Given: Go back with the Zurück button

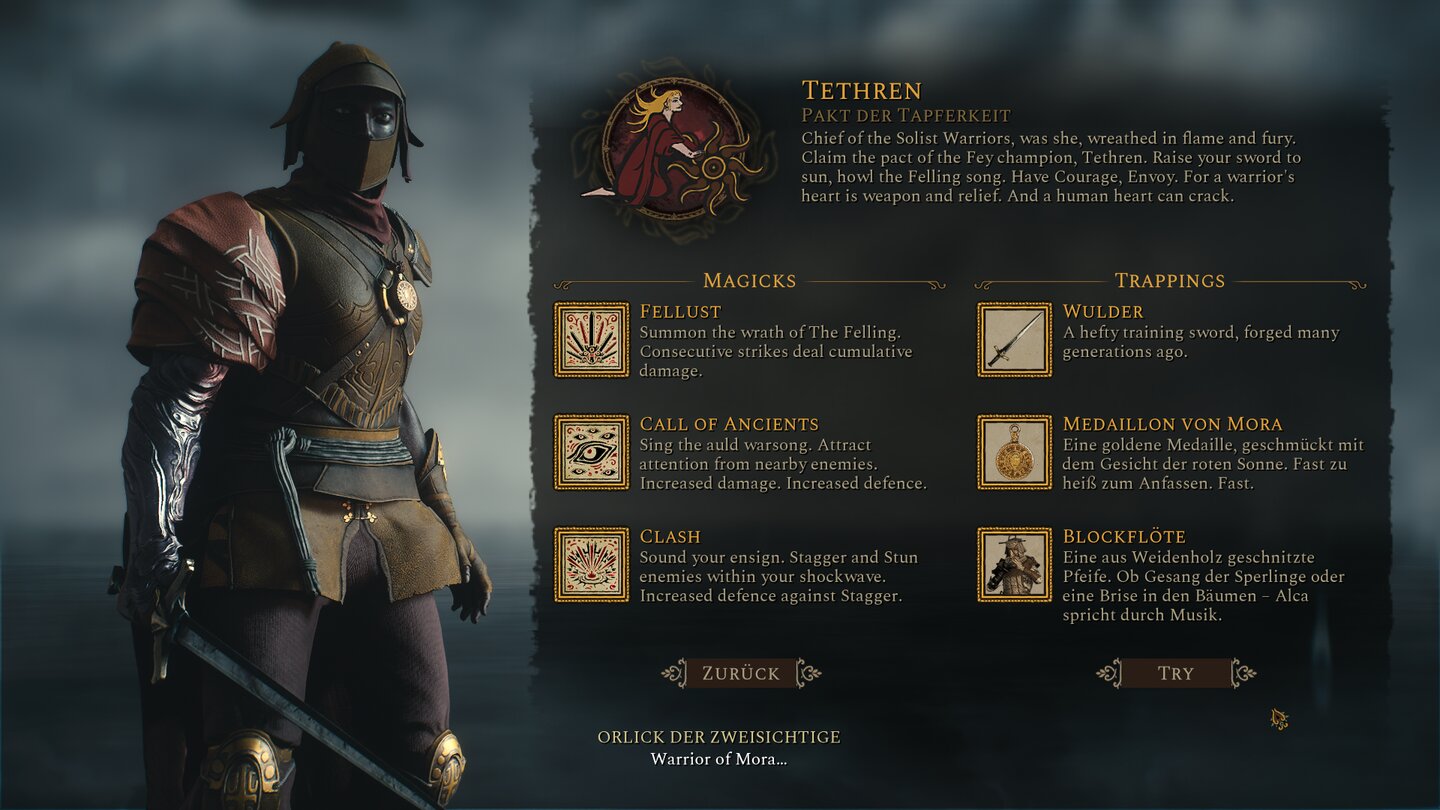Looking at the screenshot, I should [741, 673].
